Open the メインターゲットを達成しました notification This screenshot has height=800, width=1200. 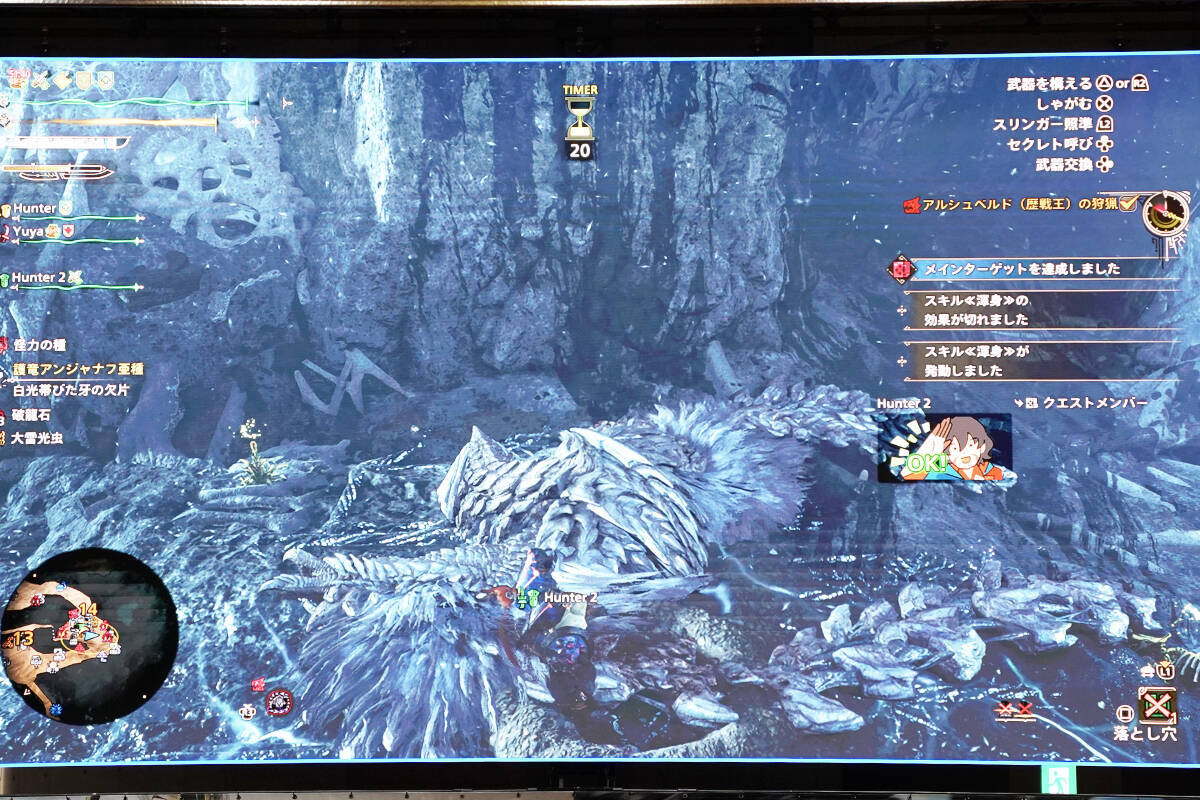pyautogui.click(x=1020, y=269)
